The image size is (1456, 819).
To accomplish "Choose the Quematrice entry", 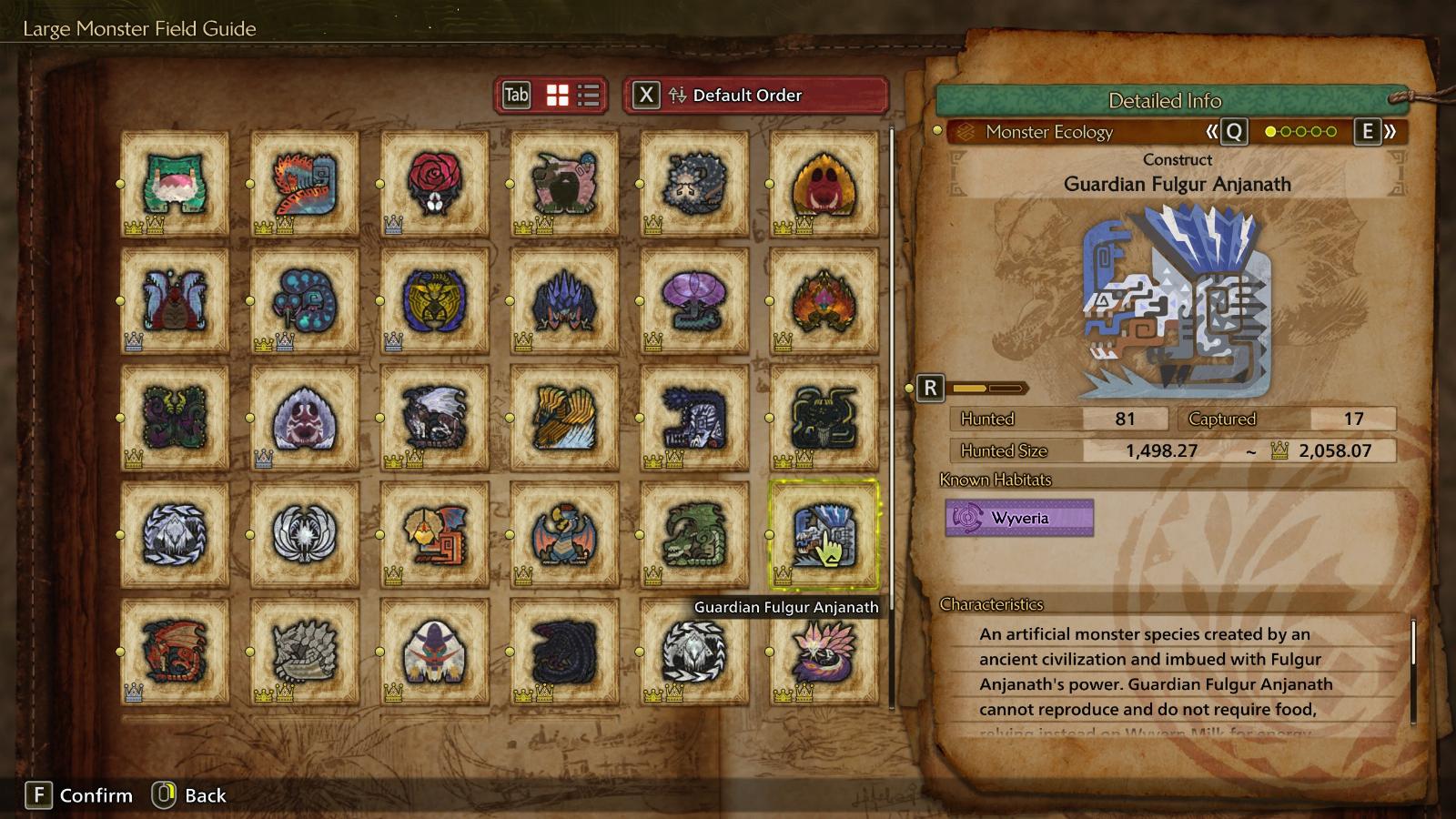I will pyautogui.click(x=305, y=184).
